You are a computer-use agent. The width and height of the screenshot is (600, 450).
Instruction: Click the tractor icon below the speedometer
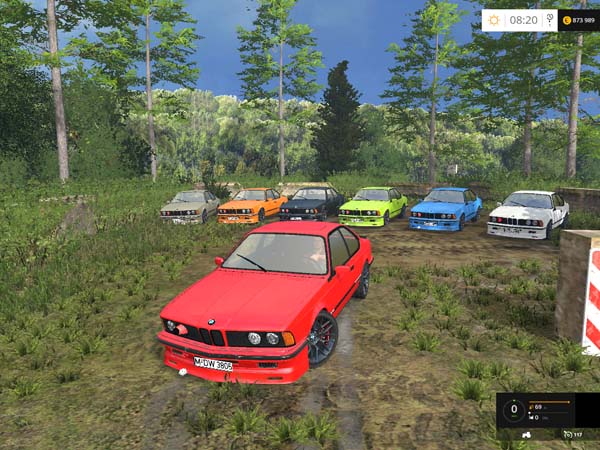point(526,435)
